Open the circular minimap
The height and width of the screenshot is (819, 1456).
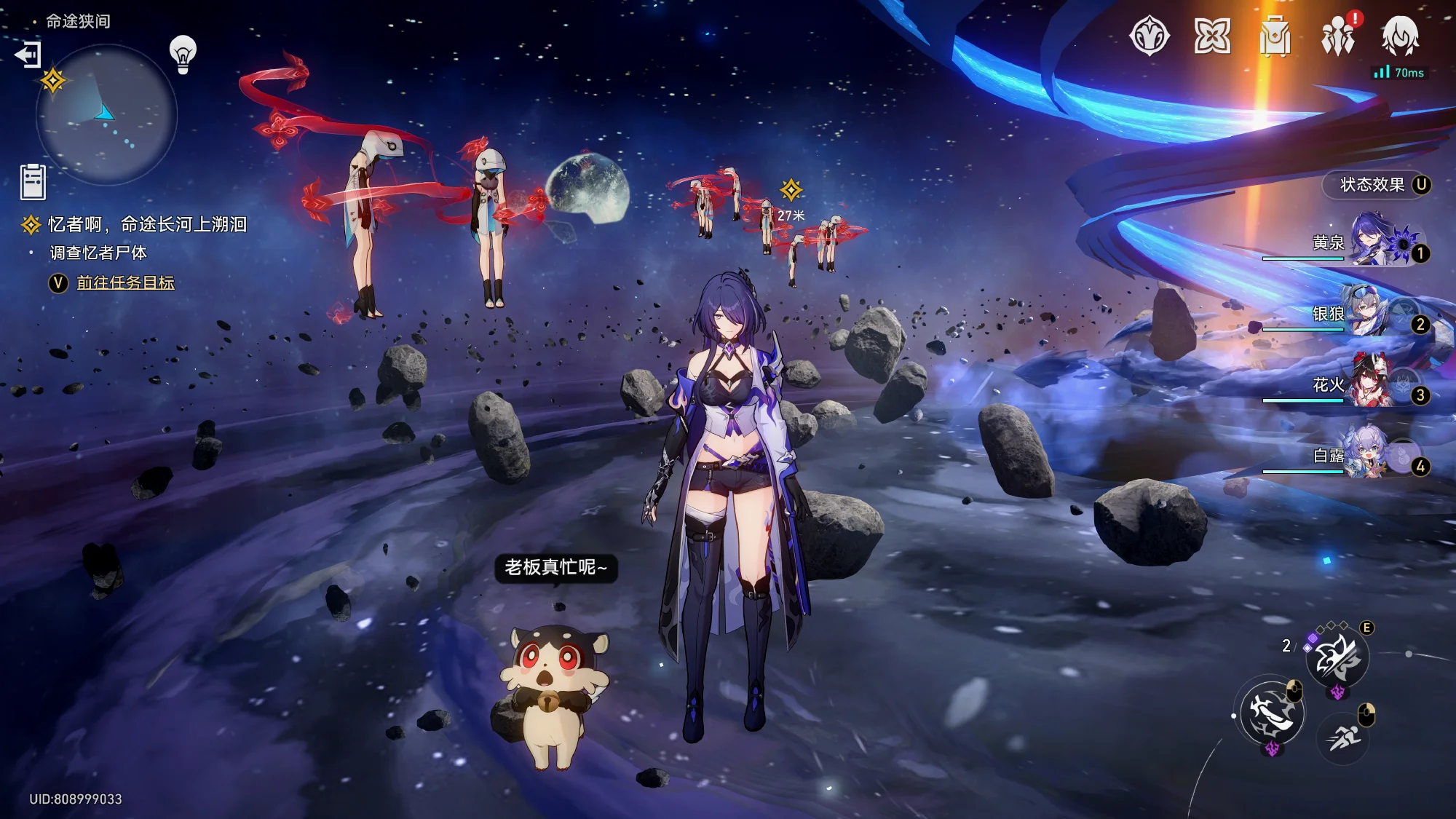tap(106, 114)
